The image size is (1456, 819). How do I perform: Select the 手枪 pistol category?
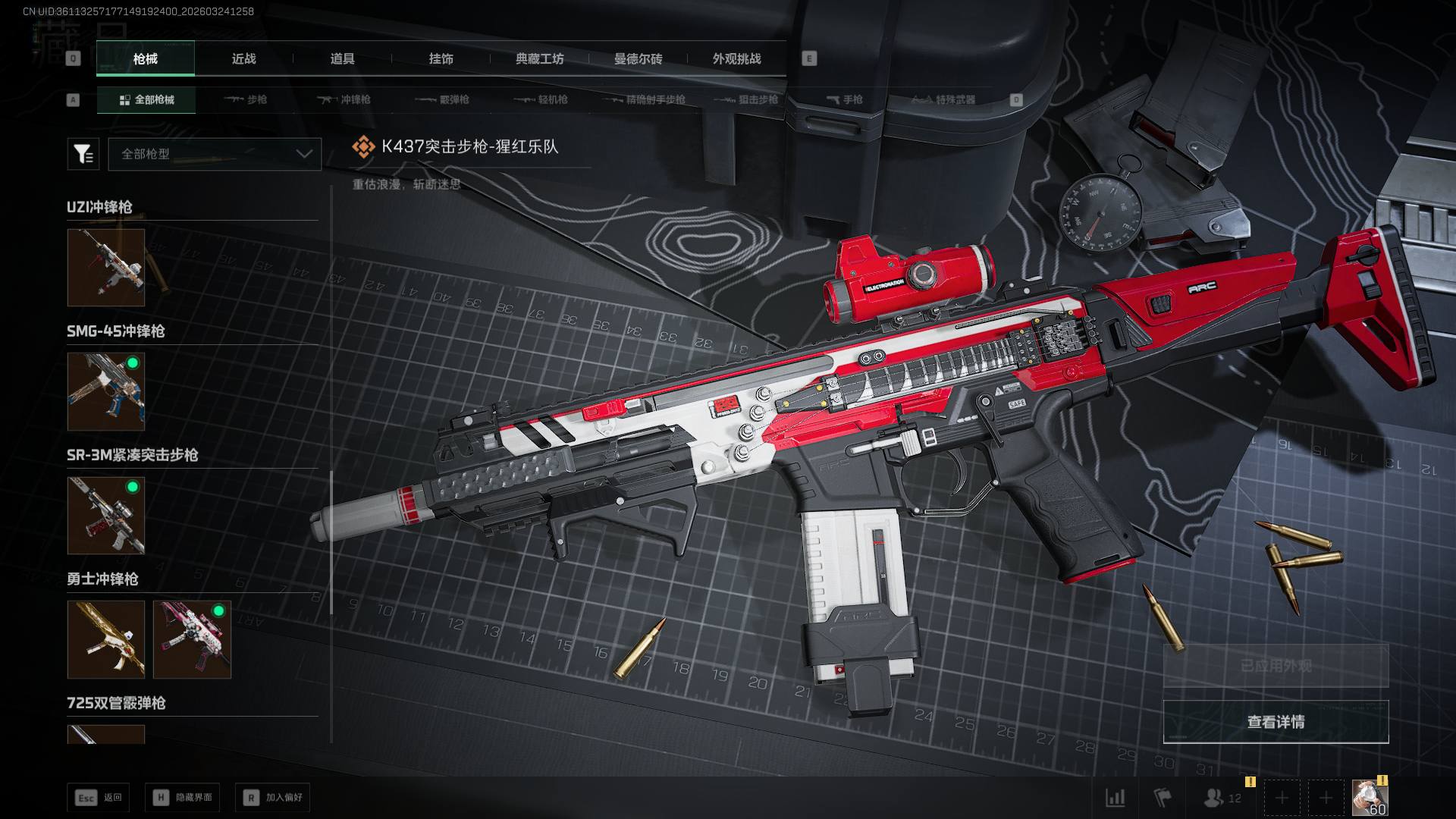pos(845,99)
